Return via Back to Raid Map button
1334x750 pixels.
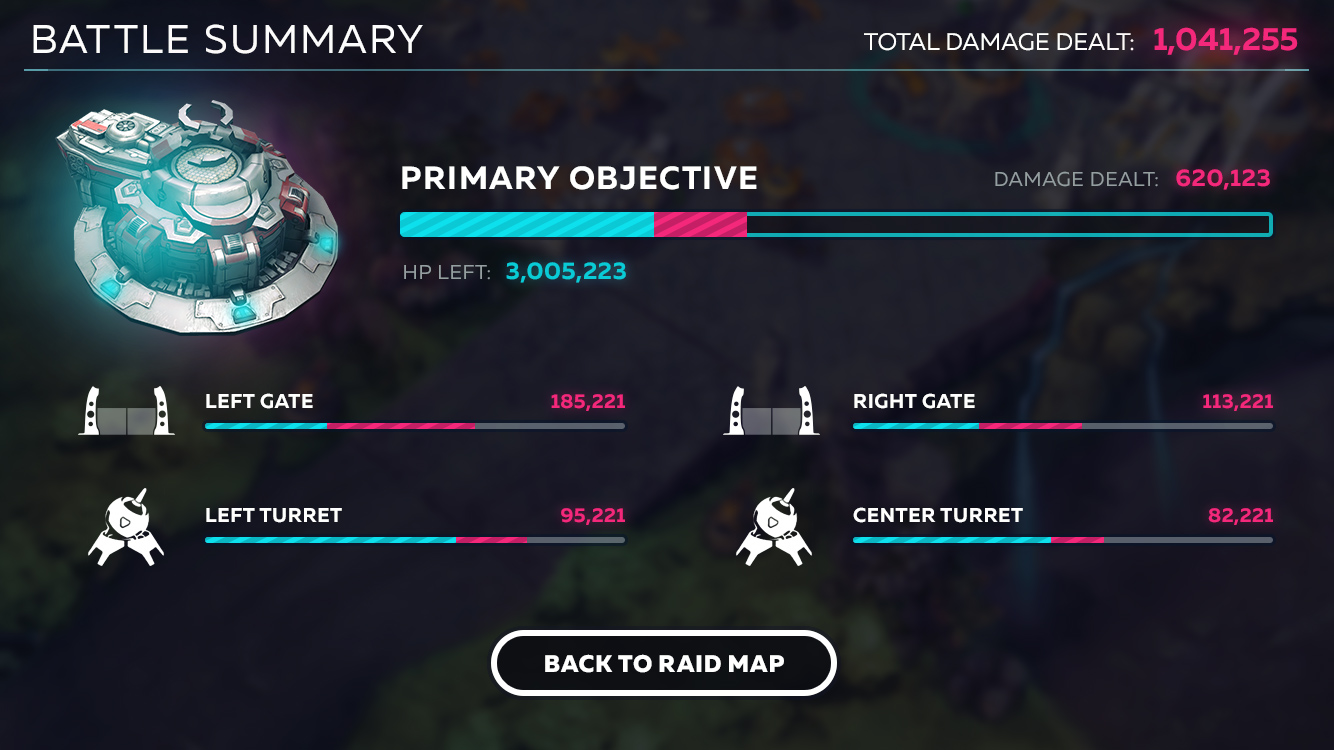tap(663, 663)
